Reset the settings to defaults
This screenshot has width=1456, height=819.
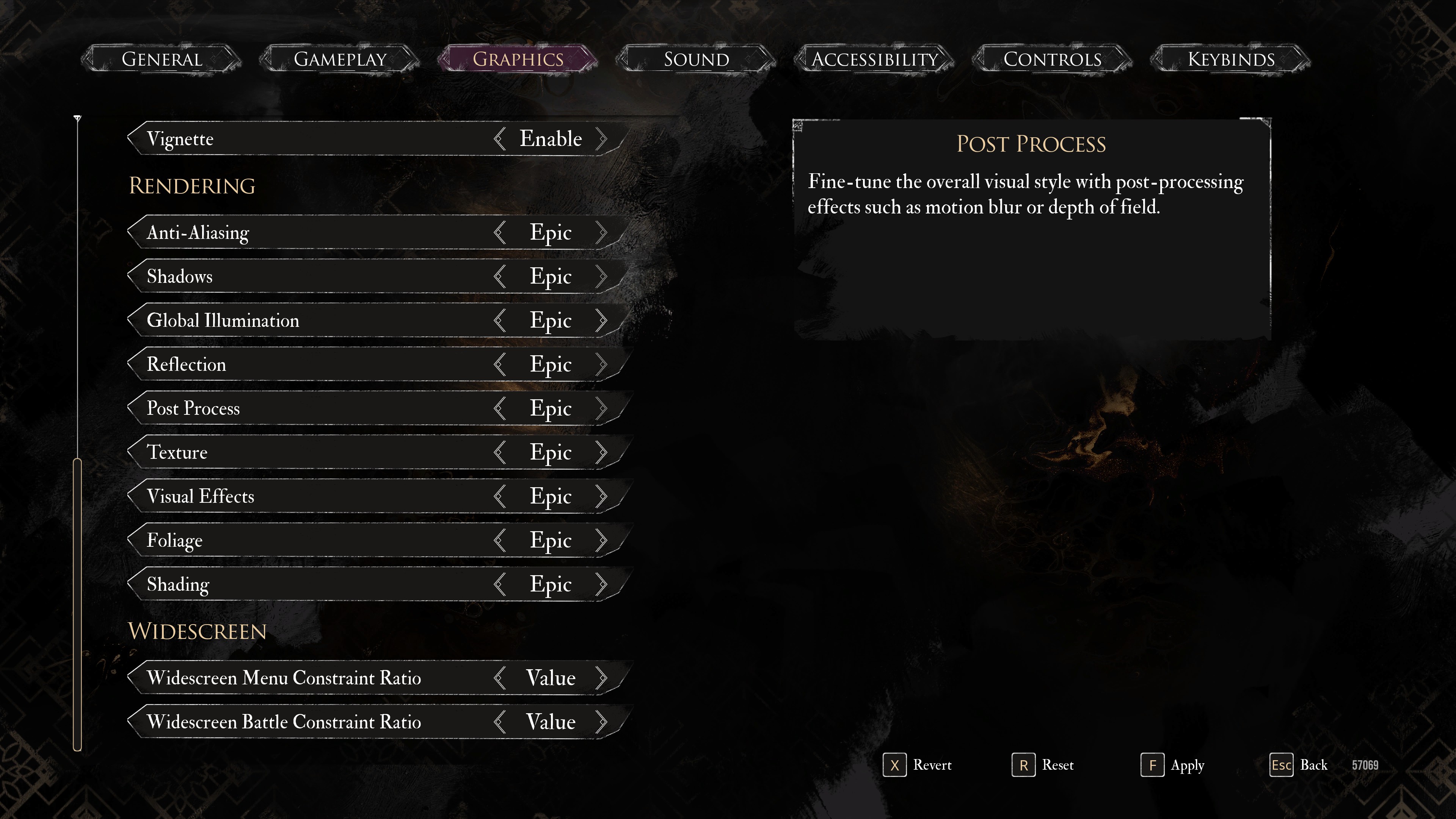coord(1043,765)
